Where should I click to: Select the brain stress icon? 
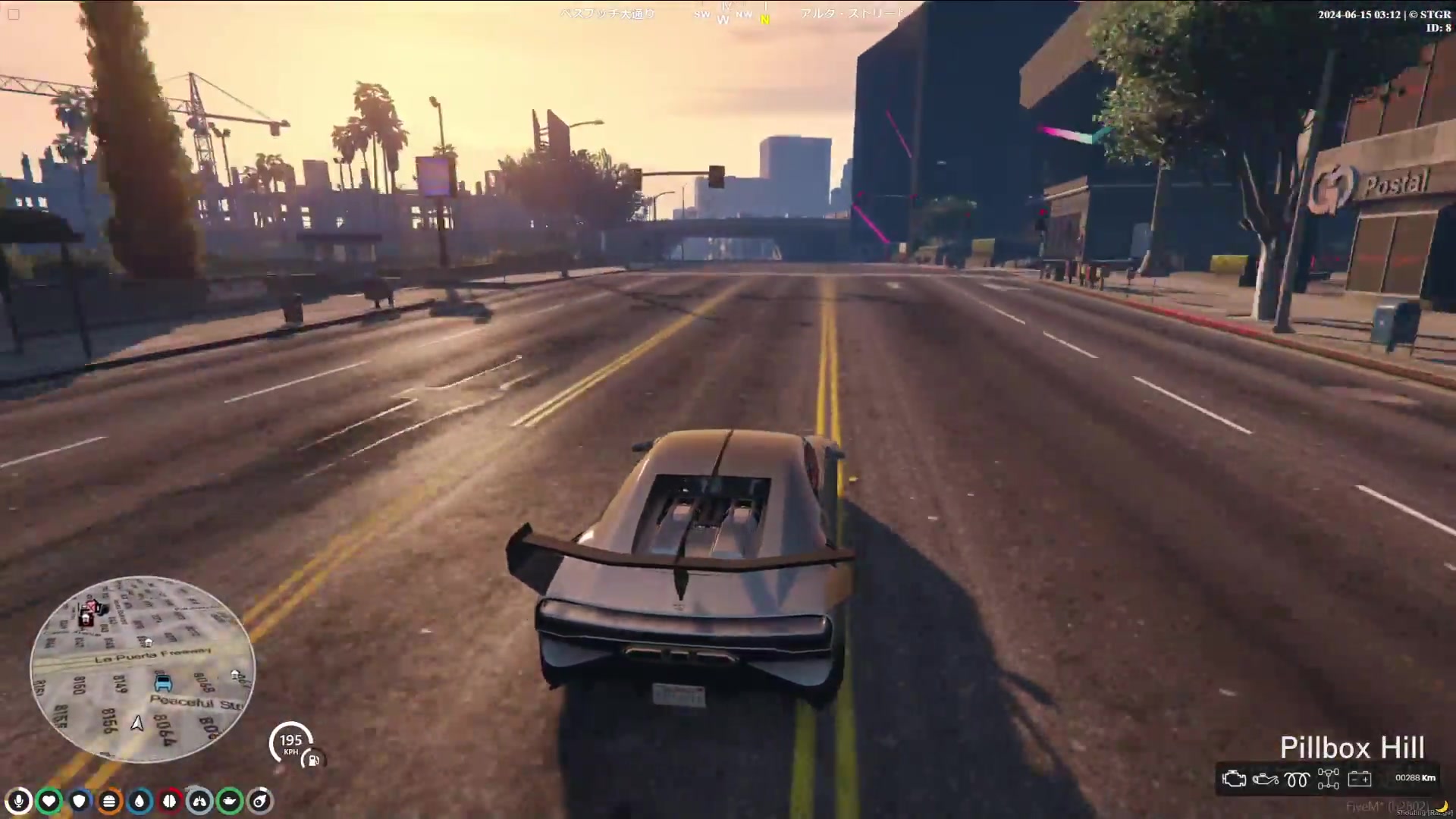[169, 801]
